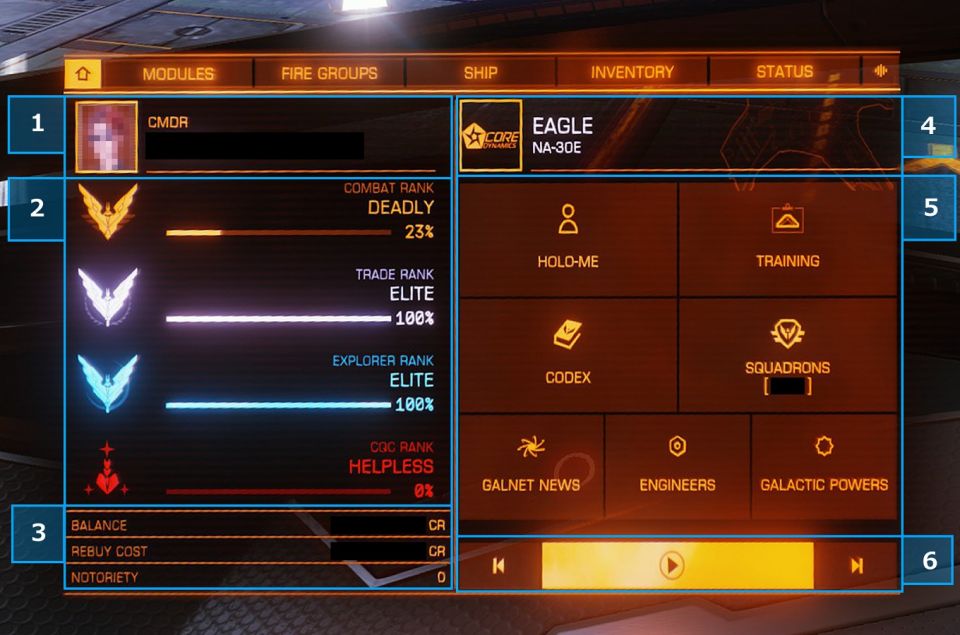Skip to the next audio track
Screen dimensions: 960x635
[x=856, y=566]
